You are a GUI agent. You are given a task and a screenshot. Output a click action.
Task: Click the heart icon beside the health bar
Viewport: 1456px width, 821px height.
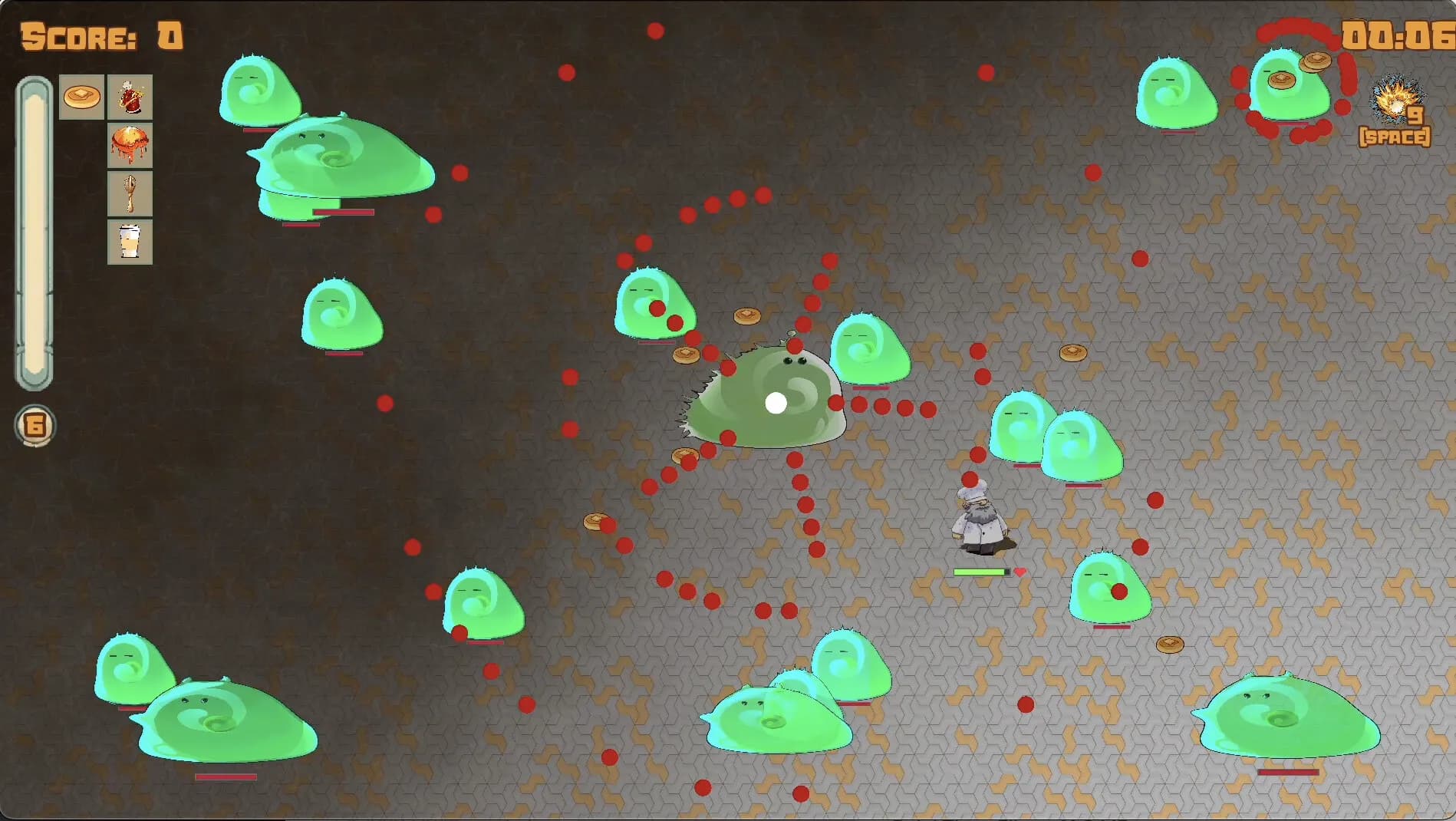click(1020, 572)
